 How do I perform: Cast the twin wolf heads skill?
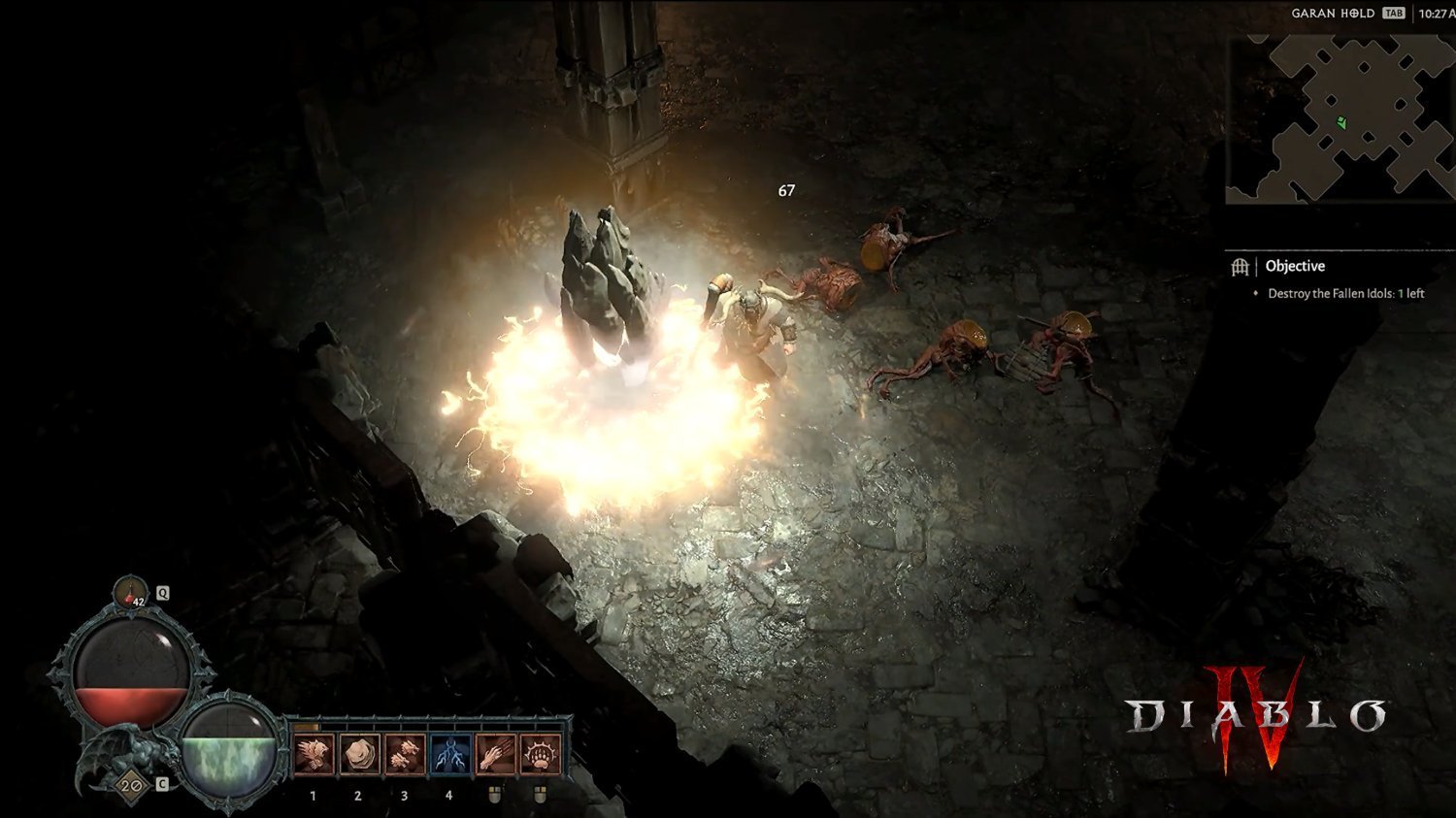tap(404, 755)
